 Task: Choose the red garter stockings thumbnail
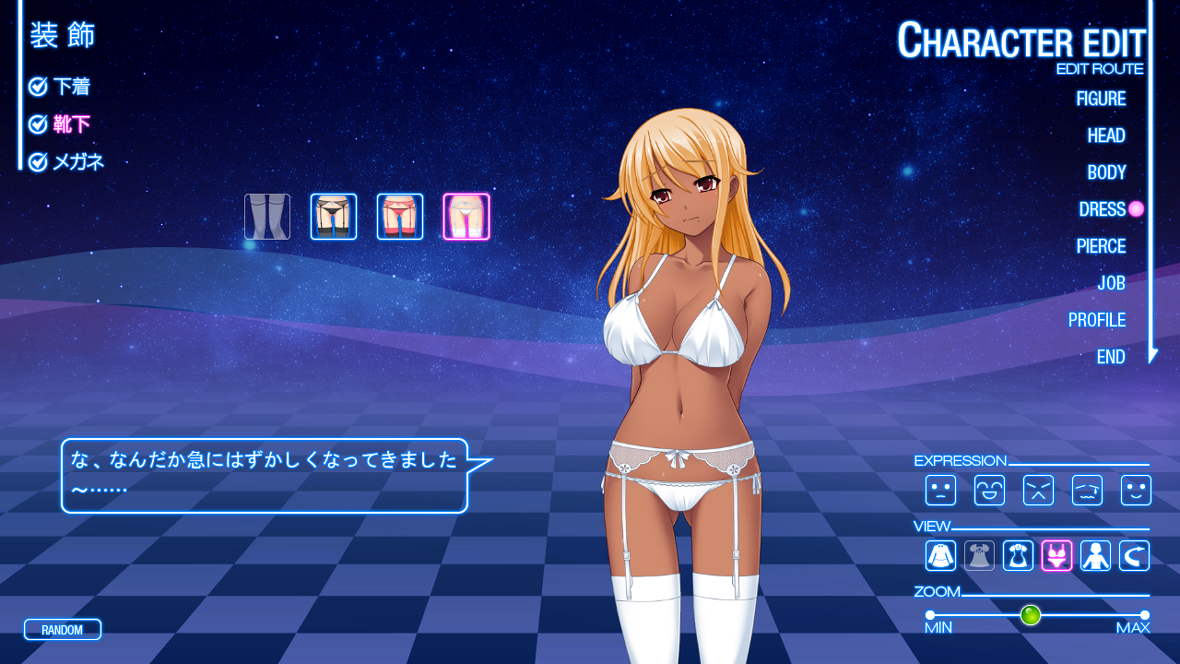click(400, 217)
